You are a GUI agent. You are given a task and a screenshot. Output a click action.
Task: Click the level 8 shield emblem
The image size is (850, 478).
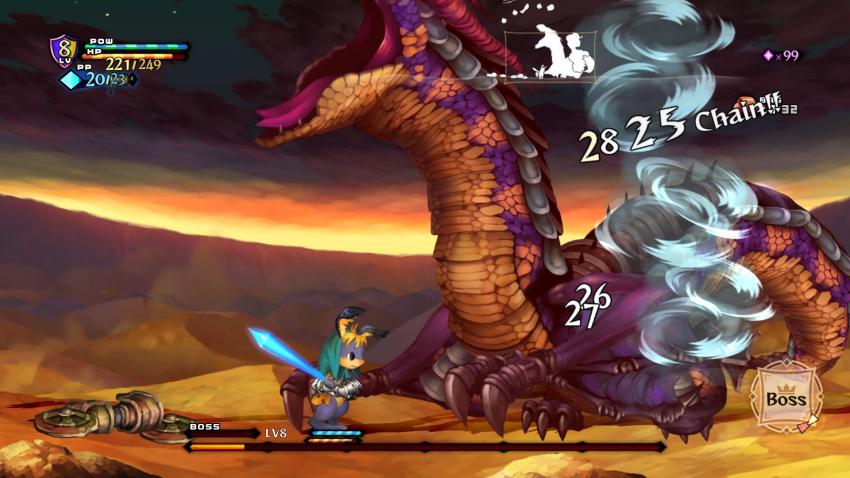(x=64, y=50)
